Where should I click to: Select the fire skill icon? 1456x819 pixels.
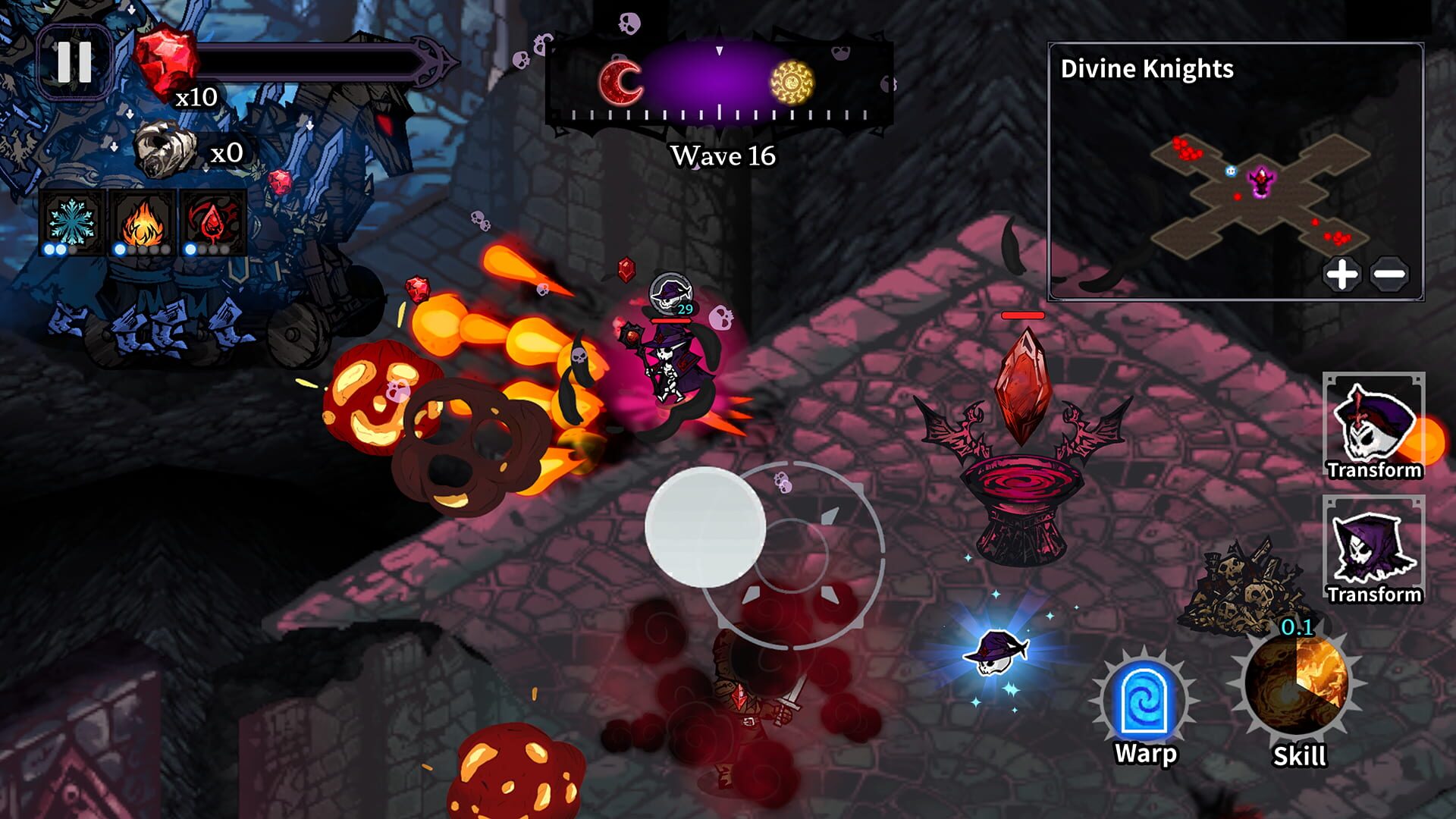[x=144, y=221]
